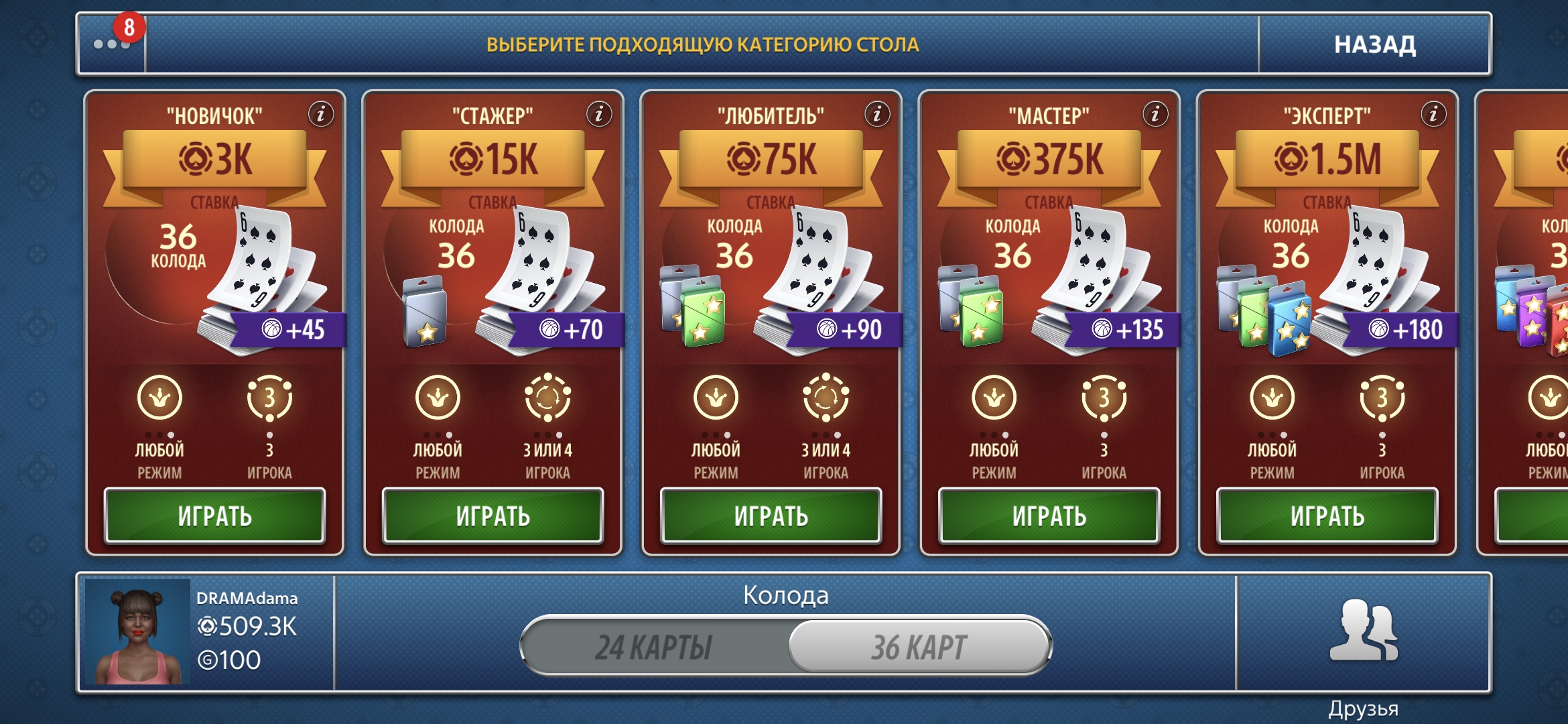Open info on the "НОВИЧОК" table card
The image size is (1568, 724).
click(322, 114)
